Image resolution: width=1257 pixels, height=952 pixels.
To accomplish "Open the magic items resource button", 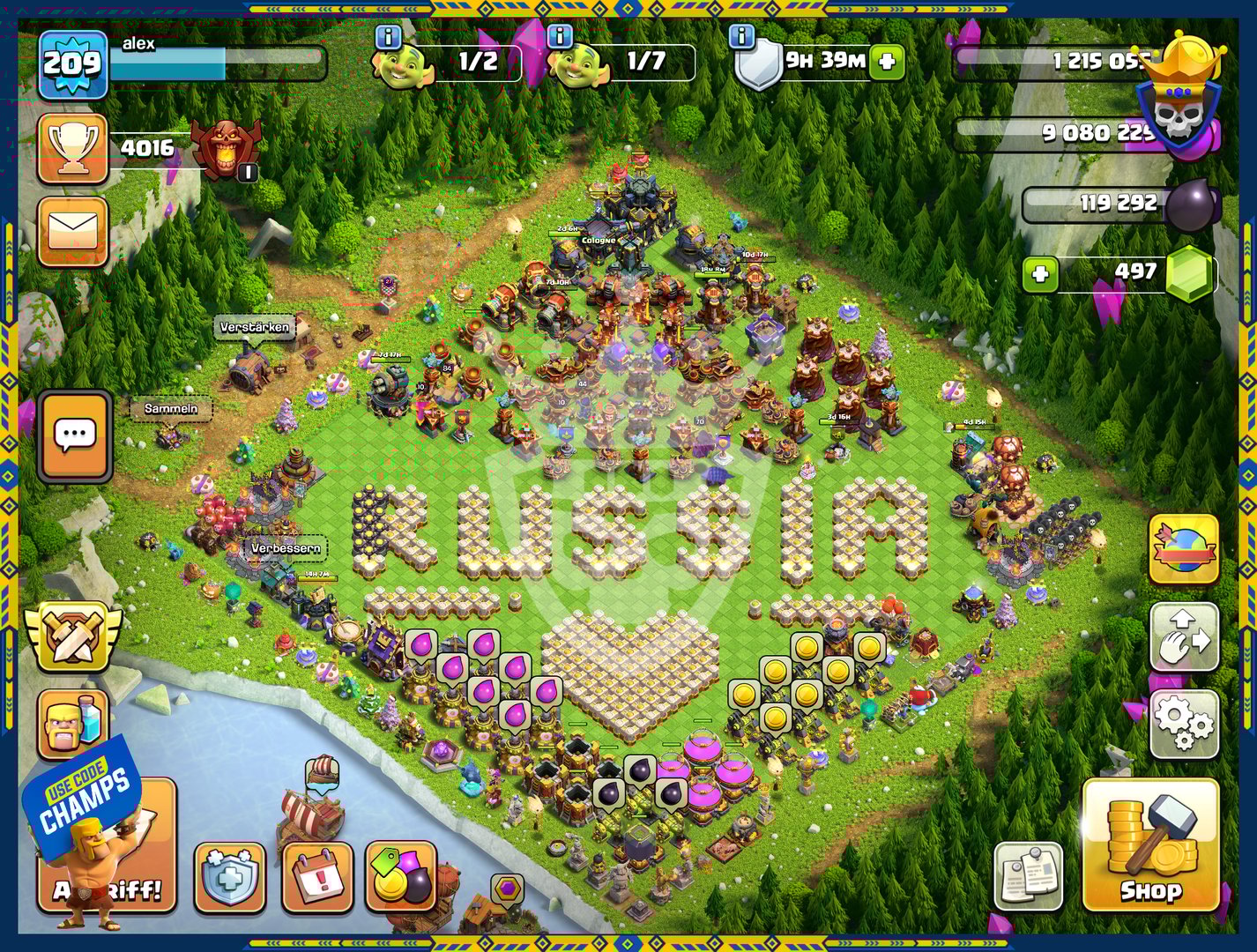I will (401, 877).
